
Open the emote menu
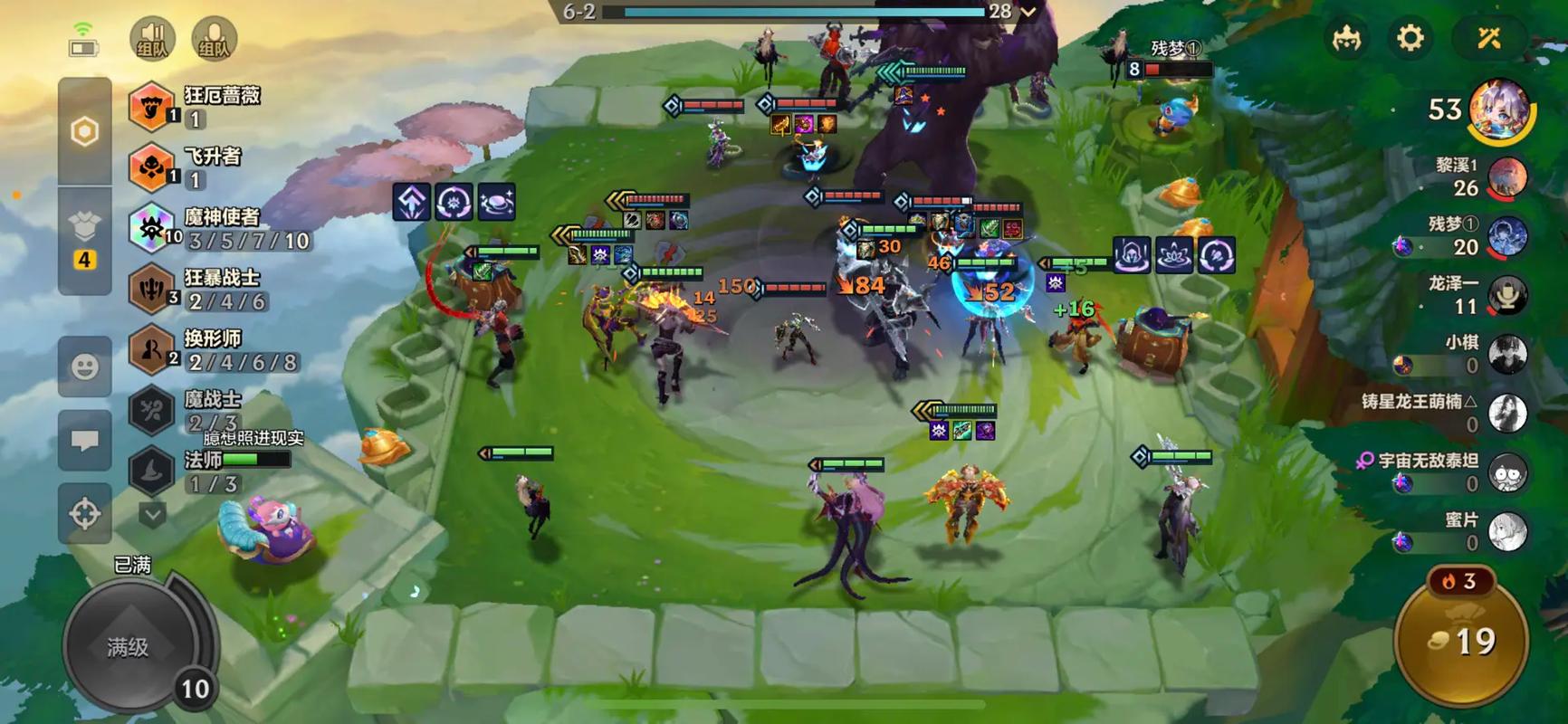click(x=84, y=367)
